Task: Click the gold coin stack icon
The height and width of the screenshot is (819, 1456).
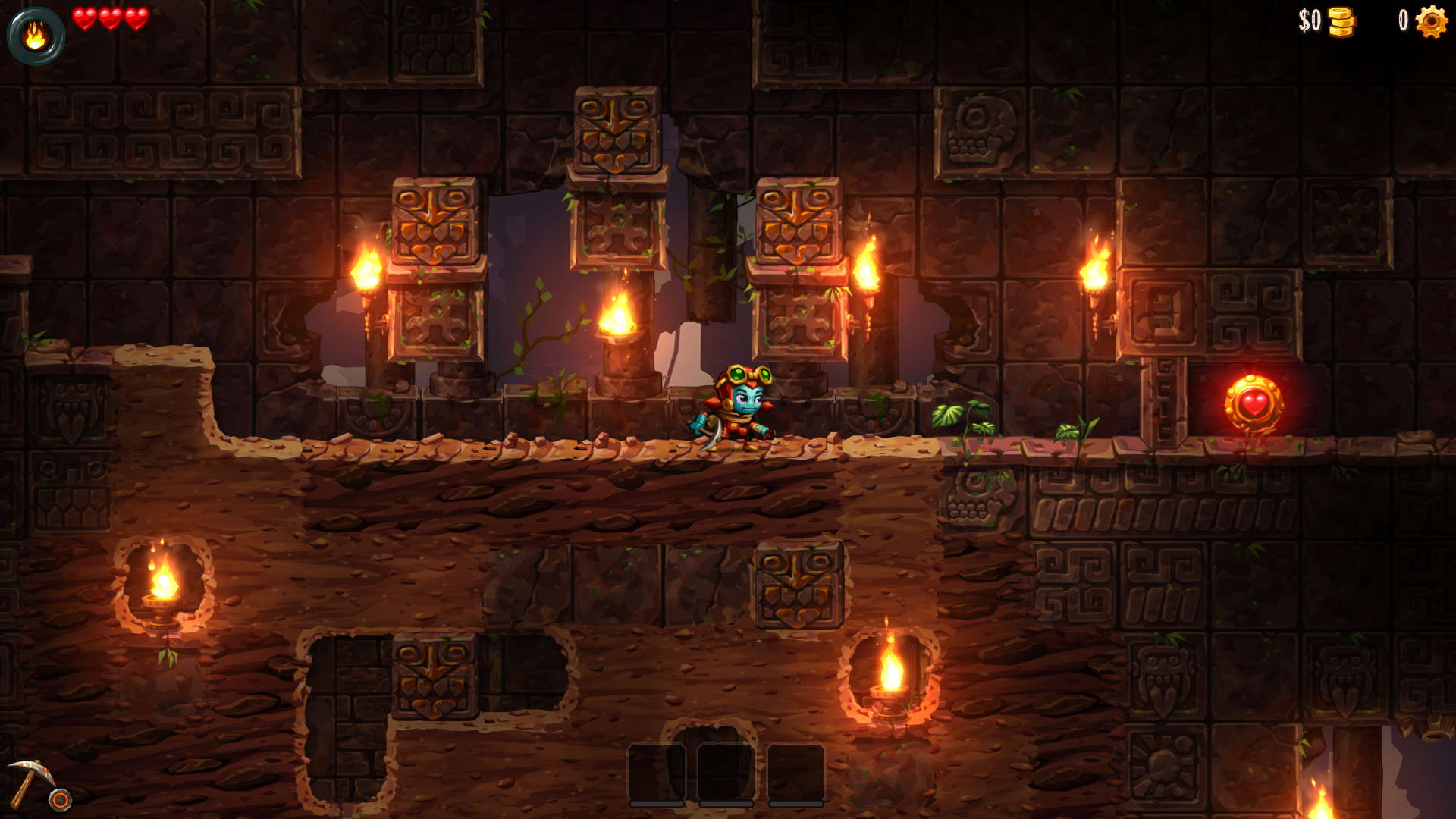Action: click(x=1341, y=22)
